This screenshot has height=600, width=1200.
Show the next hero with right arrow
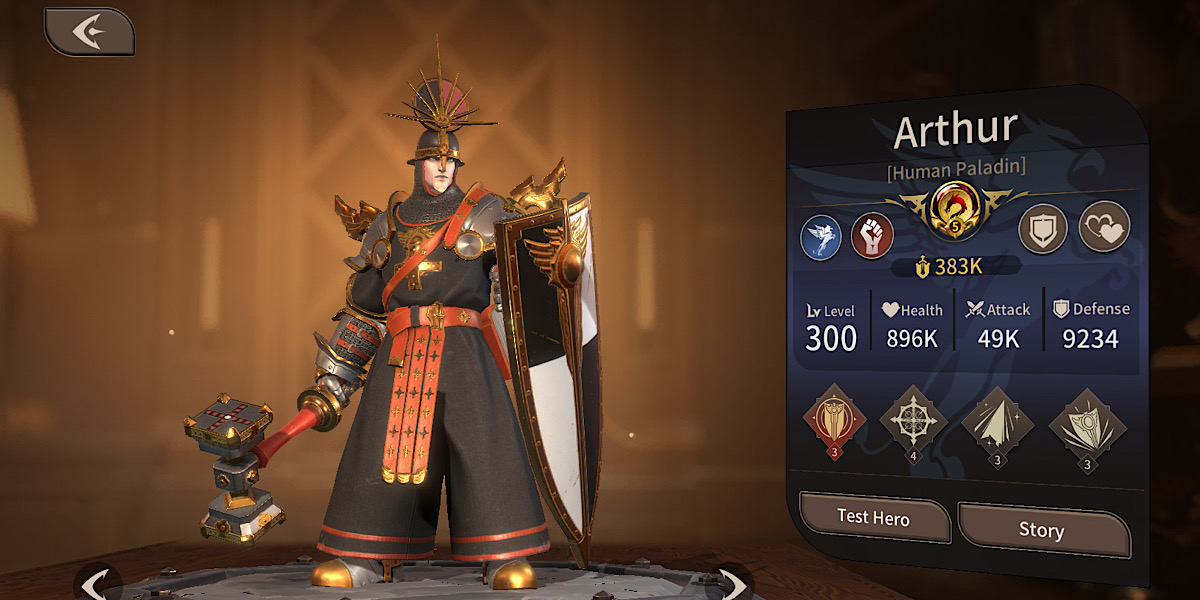[x=733, y=583]
